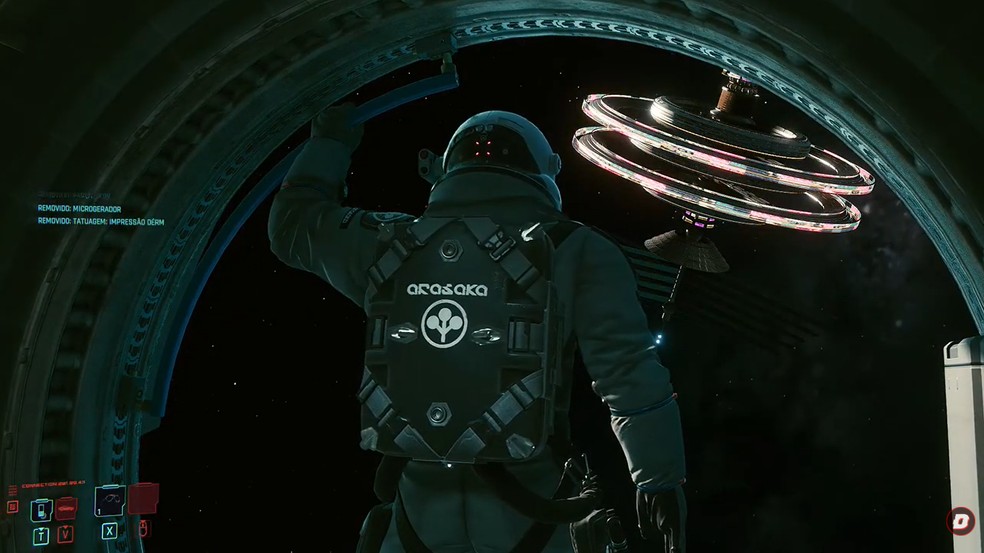984x553 pixels.
Task: Click the large empty red slot
Action: tap(143, 499)
